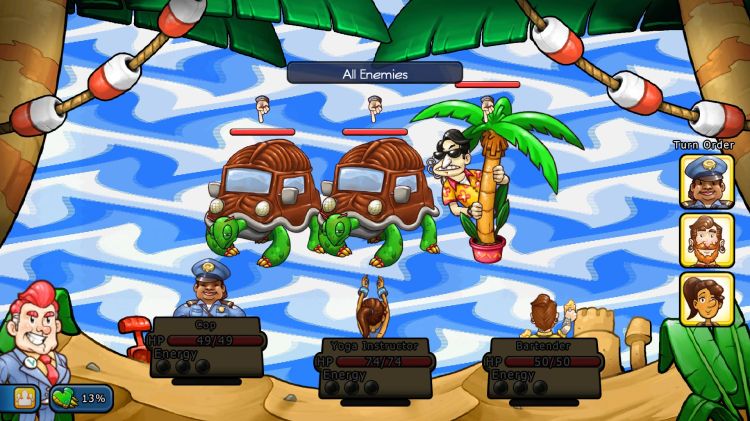Select the Cop portrait in turn order
The height and width of the screenshot is (421, 750).
click(706, 181)
